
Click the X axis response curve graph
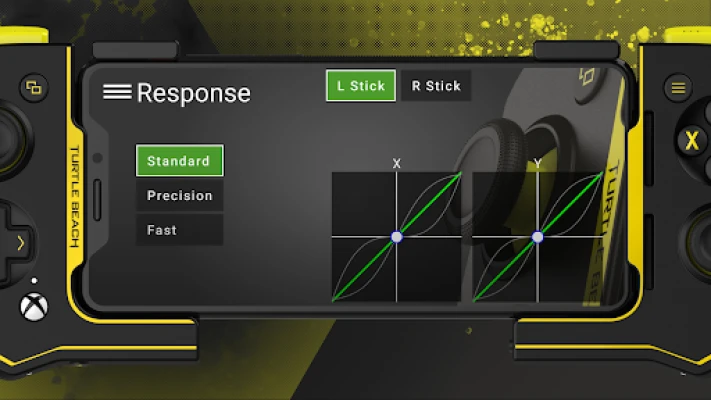coord(396,236)
